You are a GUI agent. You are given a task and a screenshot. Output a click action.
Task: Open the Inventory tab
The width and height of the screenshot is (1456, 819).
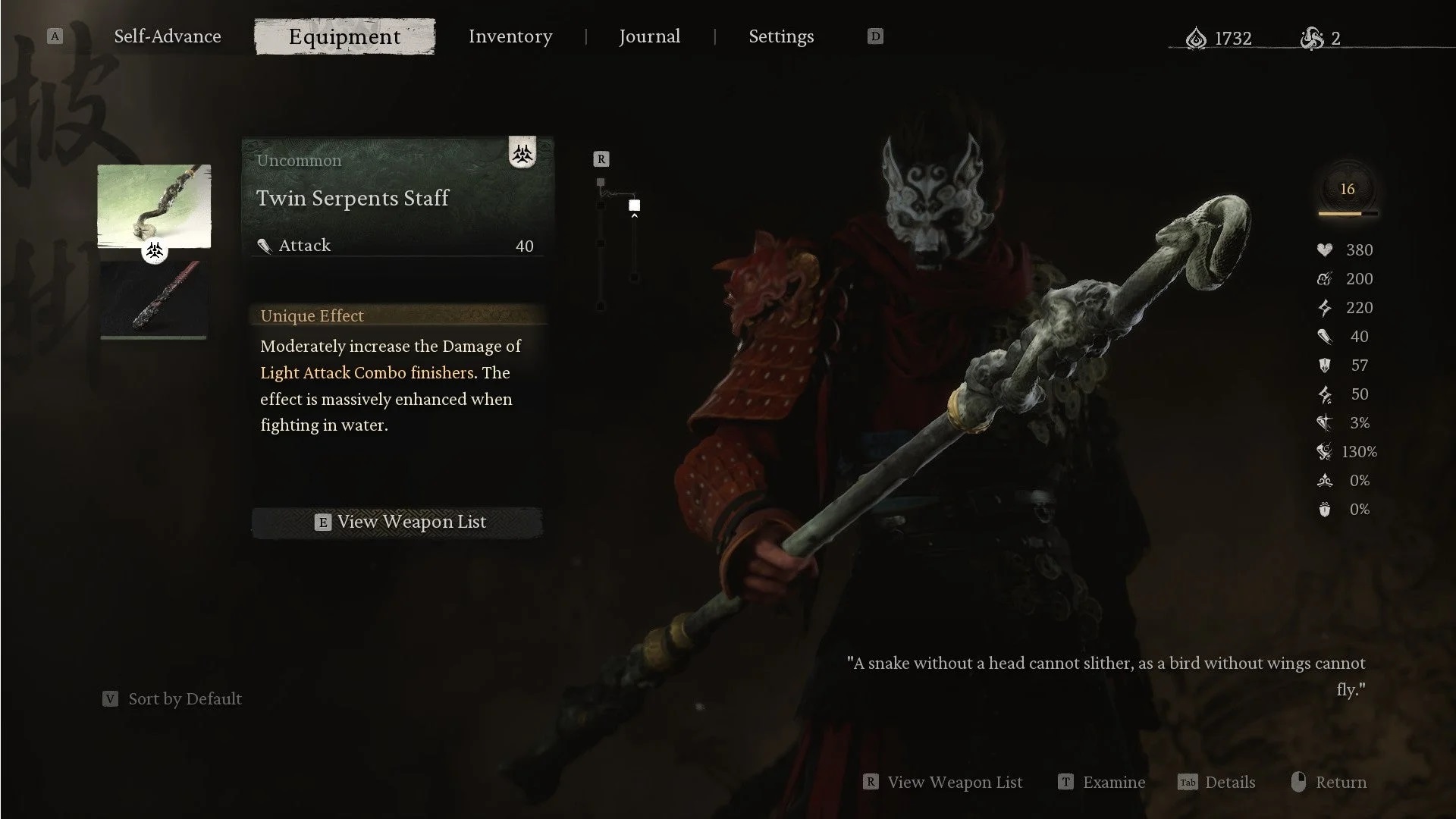click(x=510, y=36)
